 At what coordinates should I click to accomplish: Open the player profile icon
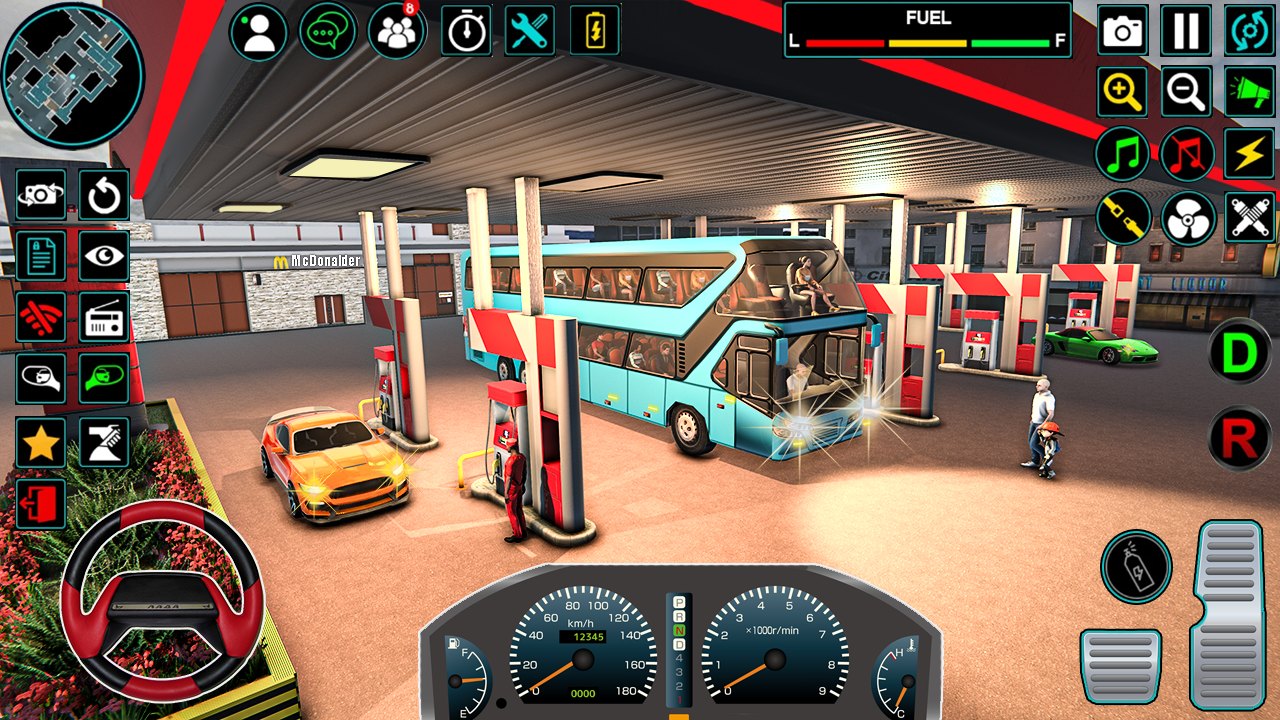(x=259, y=31)
